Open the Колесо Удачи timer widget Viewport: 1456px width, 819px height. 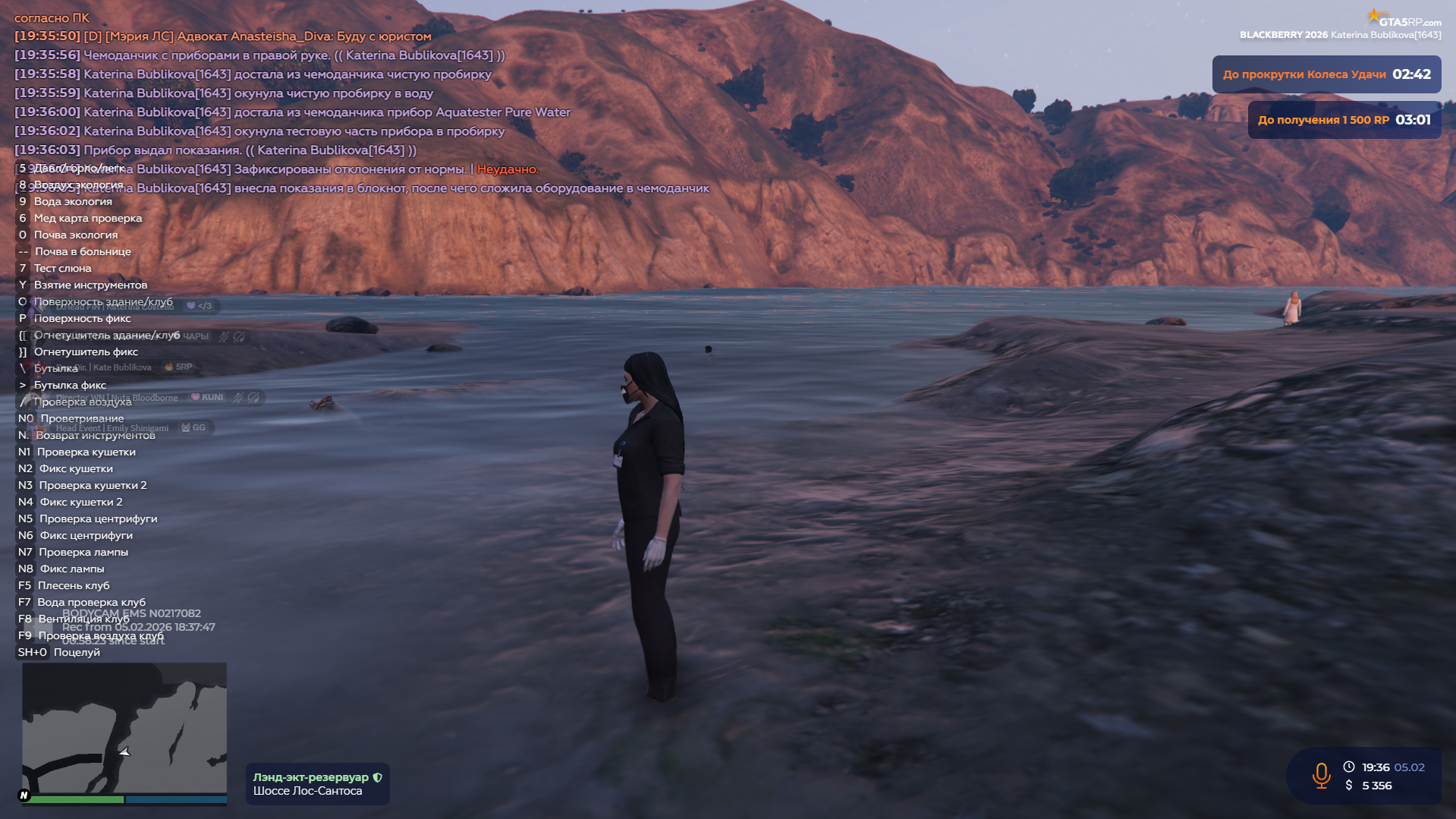[1325, 74]
